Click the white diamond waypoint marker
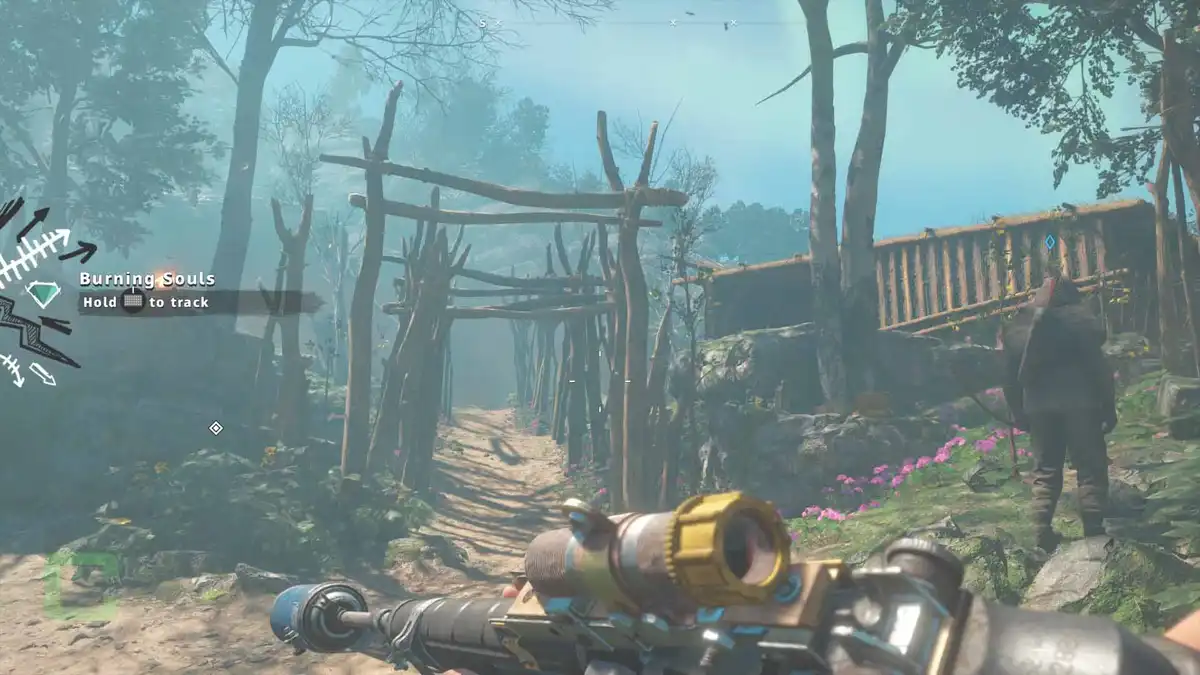Screen dimensions: 1200x675 coord(215,428)
